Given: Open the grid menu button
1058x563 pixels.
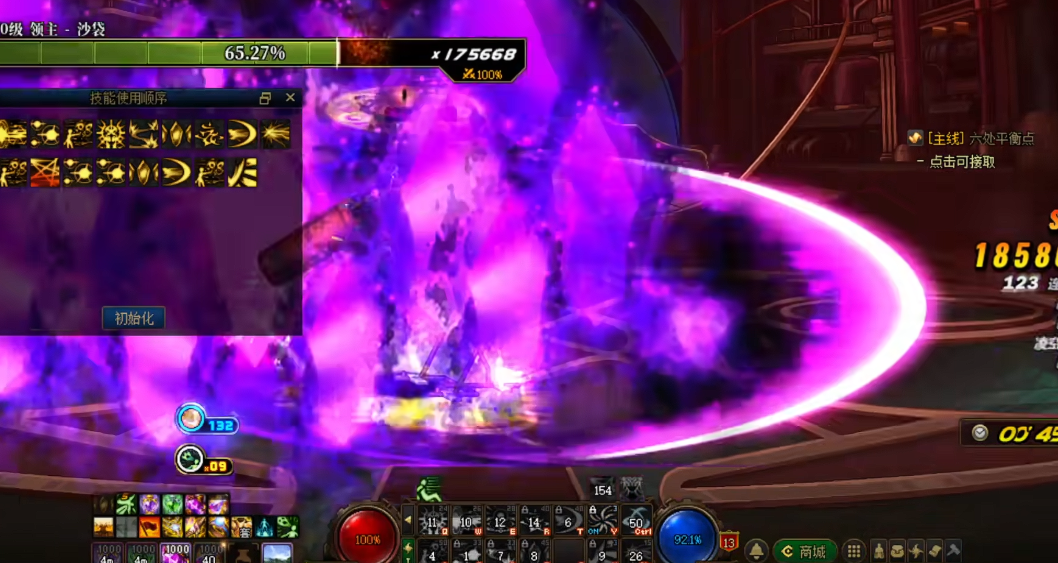Looking at the screenshot, I should 853,551.
